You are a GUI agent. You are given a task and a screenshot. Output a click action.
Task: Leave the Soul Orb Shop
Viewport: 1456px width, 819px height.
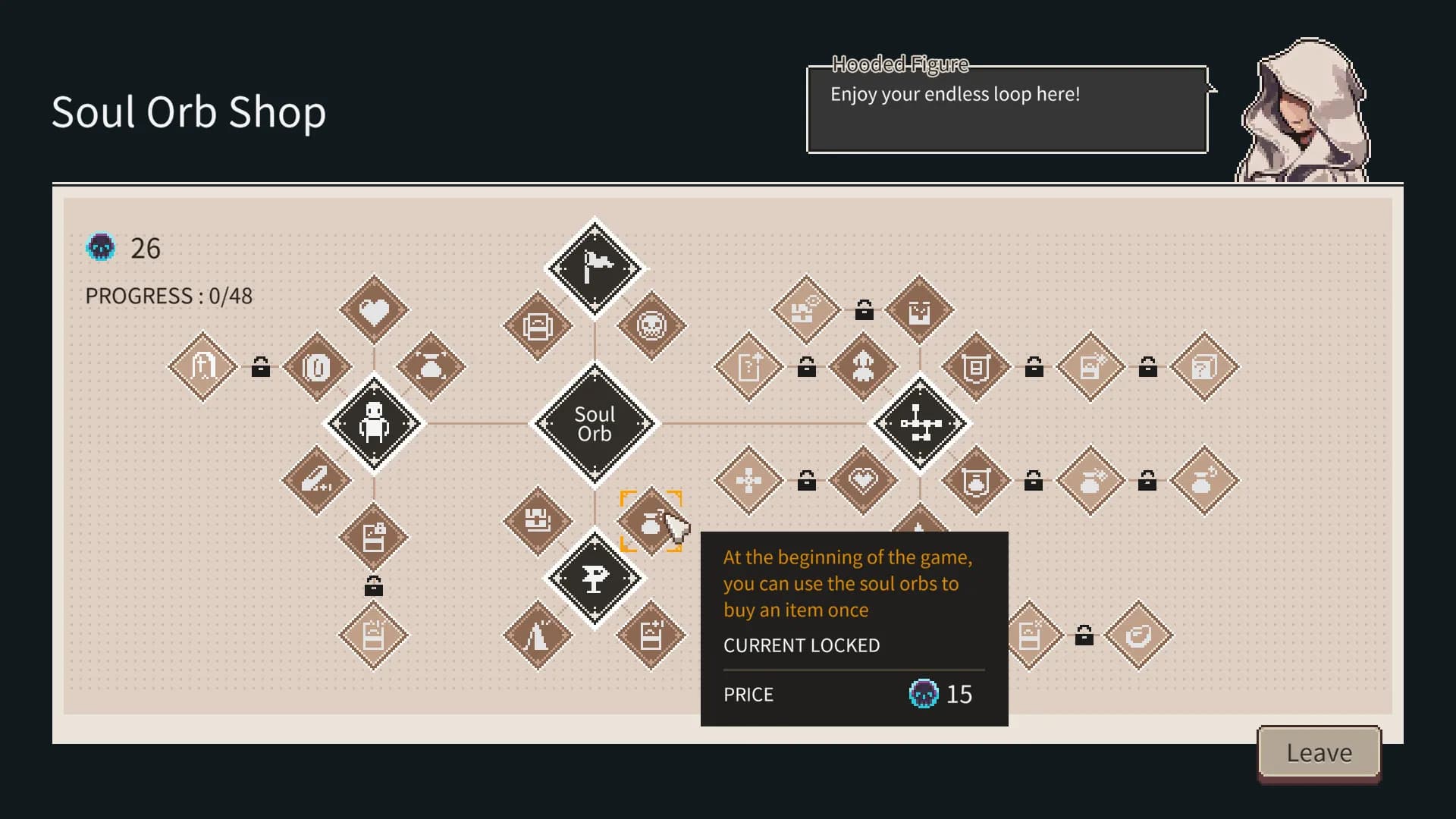(1319, 753)
